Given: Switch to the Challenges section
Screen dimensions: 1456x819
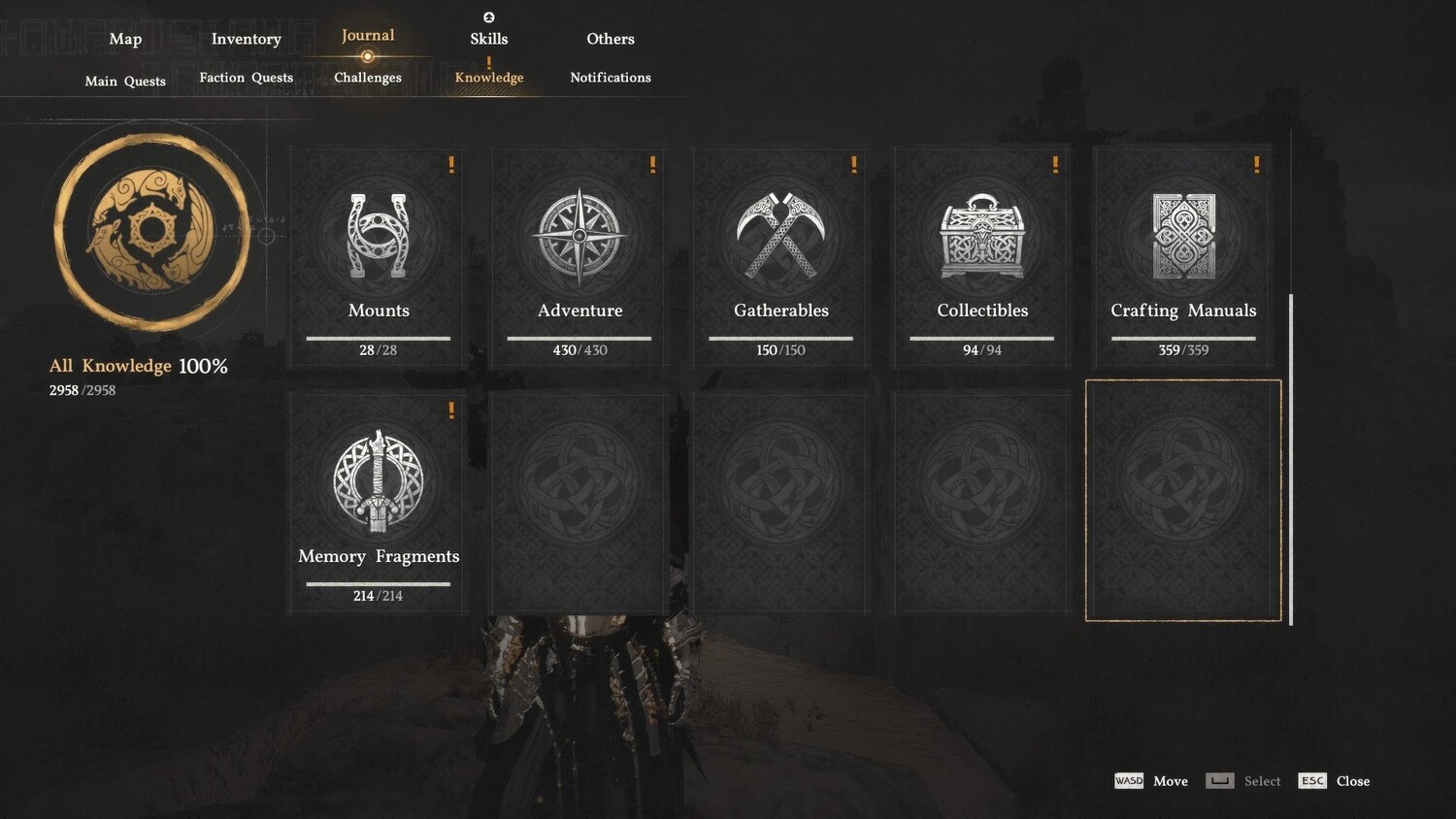Looking at the screenshot, I should (x=367, y=78).
